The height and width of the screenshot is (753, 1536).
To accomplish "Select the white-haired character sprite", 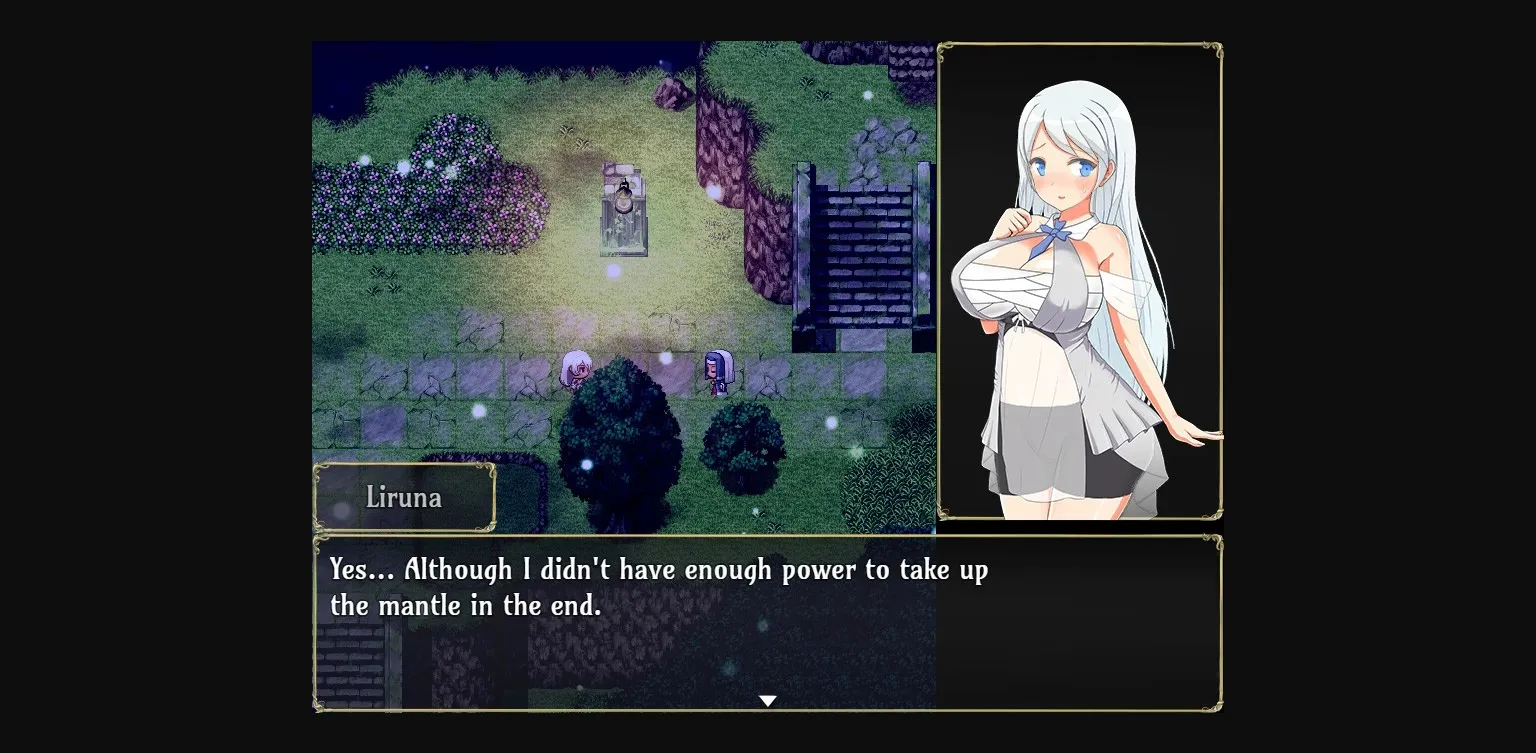I will [x=577, y=372].
